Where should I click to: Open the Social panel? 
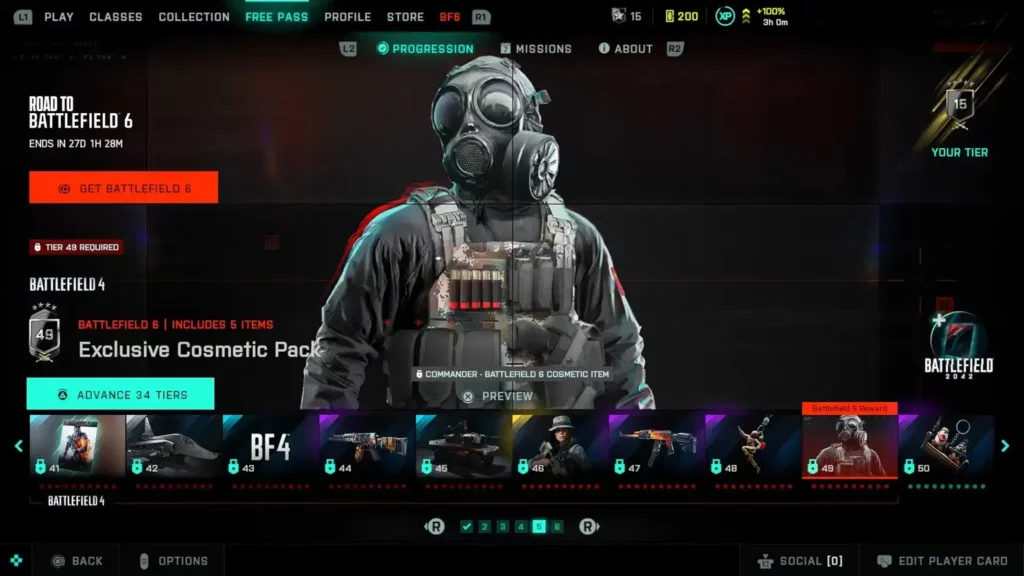pos(800,561)
